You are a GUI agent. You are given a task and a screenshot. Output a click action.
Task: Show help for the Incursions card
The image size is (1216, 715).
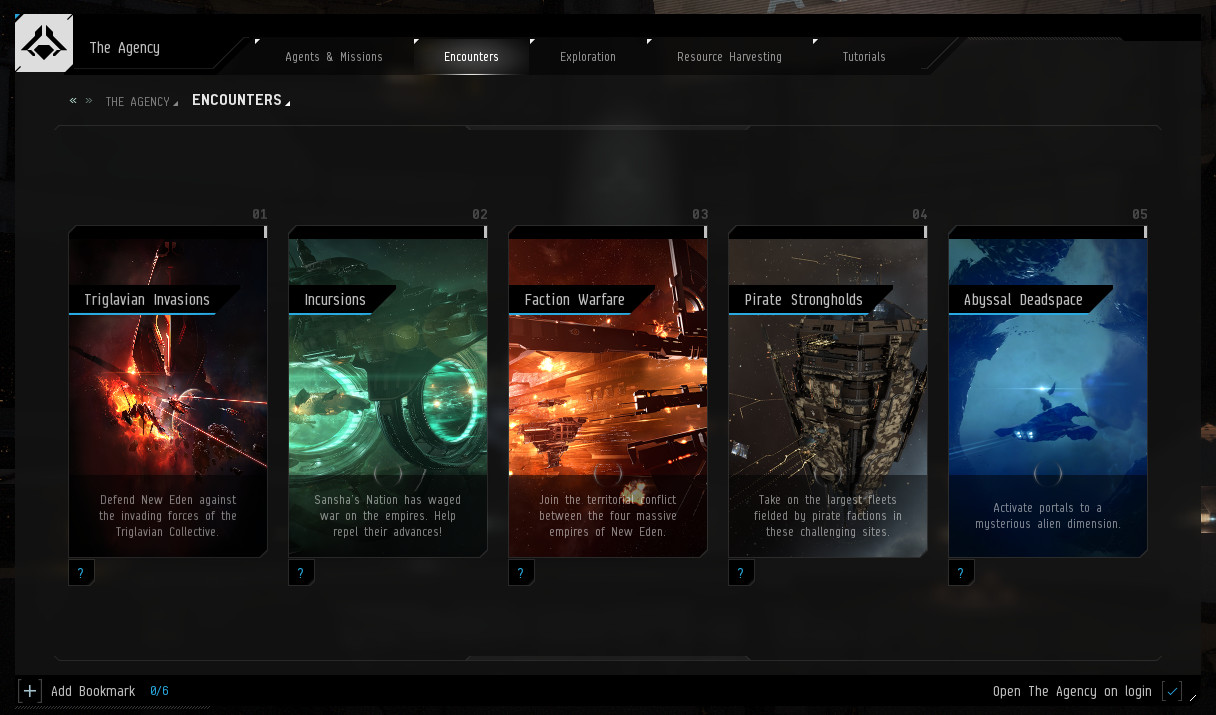click(301, 573)
